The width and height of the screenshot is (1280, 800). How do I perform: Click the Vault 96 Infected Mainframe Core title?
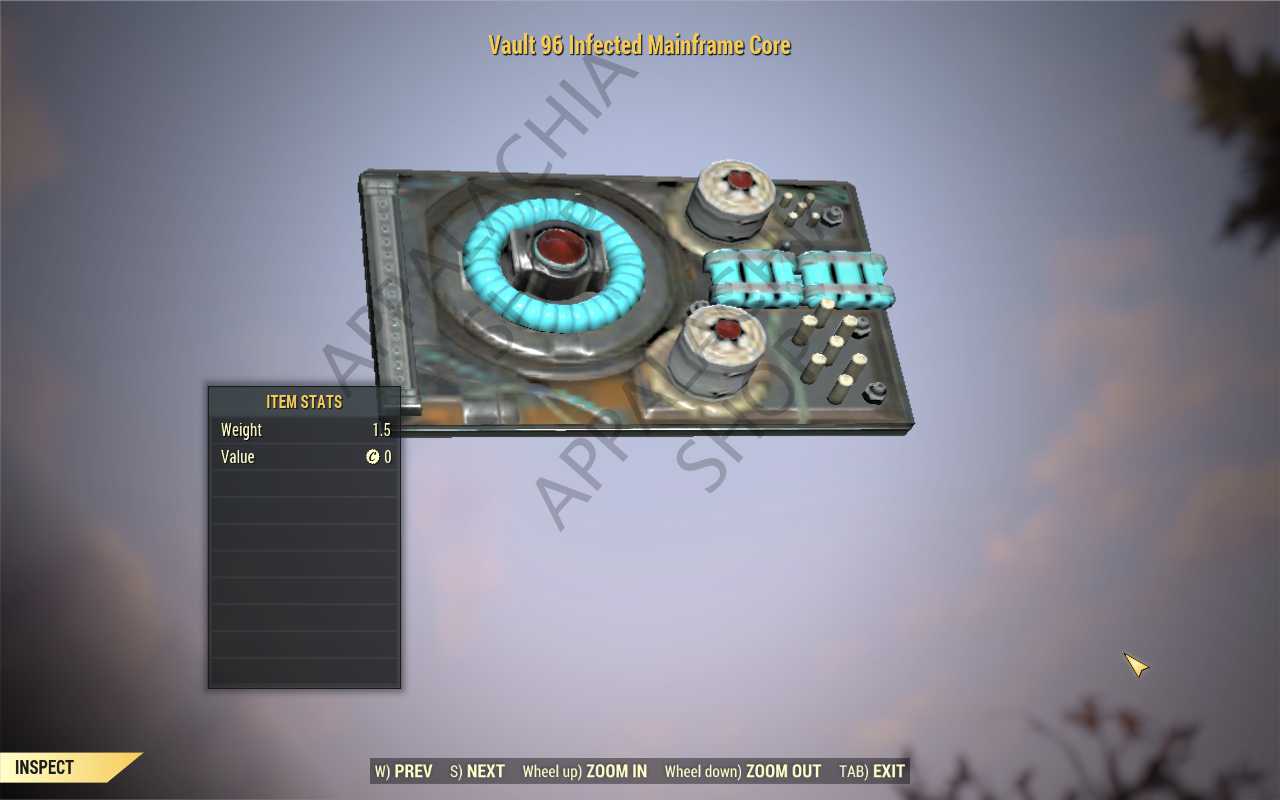[x=639, y=44]
